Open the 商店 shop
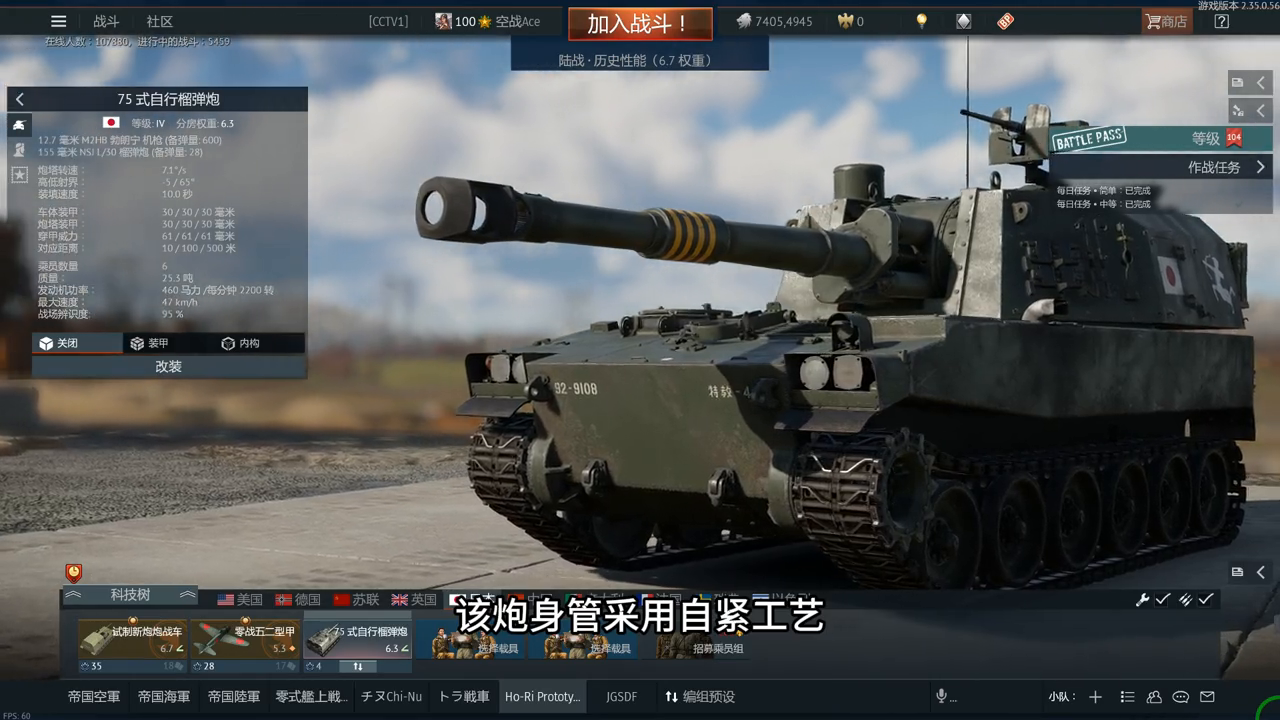Image resolution: width=1280 pixels, height=720 pixels. [1166, 21]
